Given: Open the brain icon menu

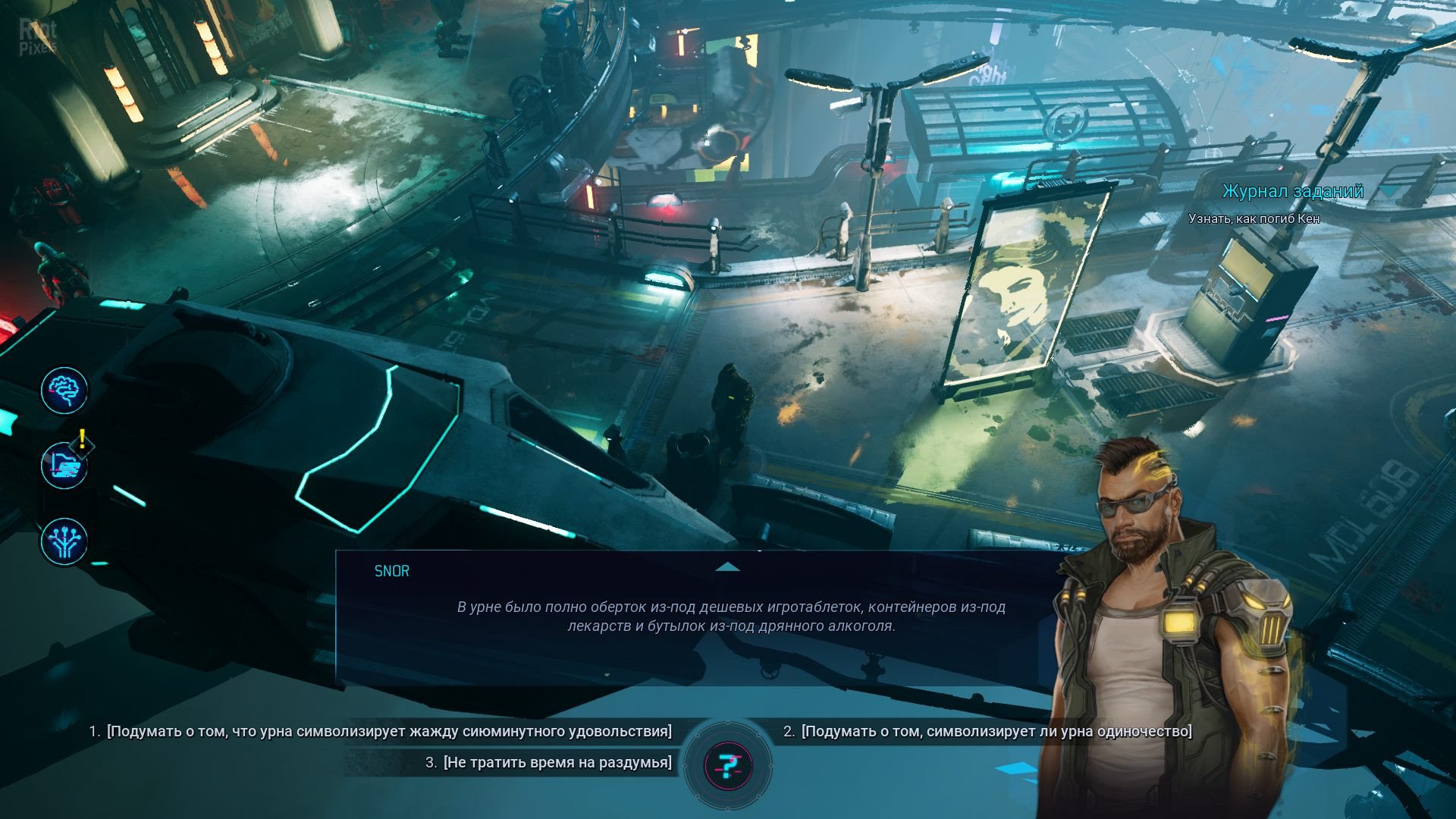Looking at the screenshot, I should [64, 391].
